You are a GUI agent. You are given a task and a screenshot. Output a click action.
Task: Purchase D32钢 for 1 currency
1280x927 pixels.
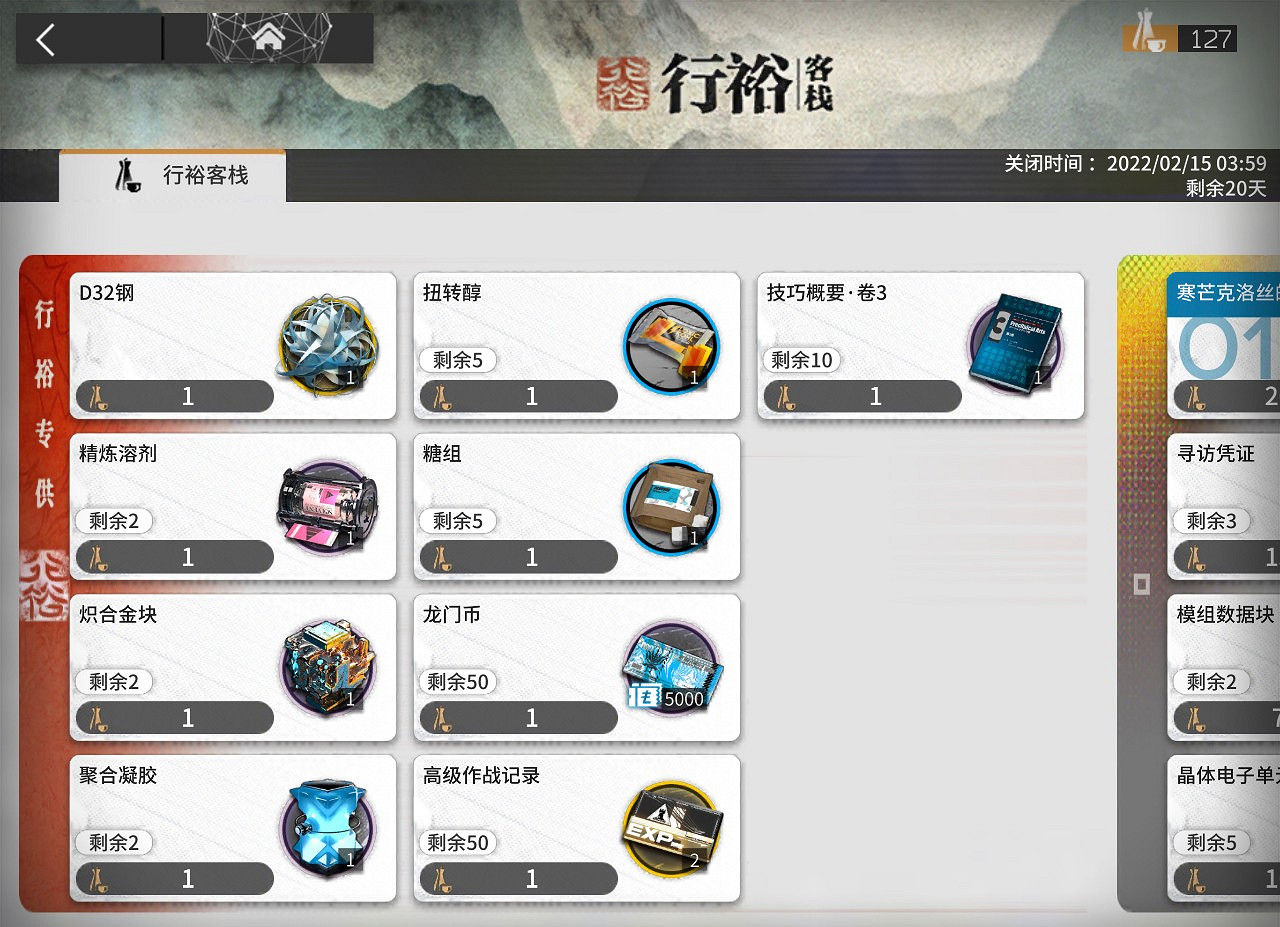(x=173, y=396)
